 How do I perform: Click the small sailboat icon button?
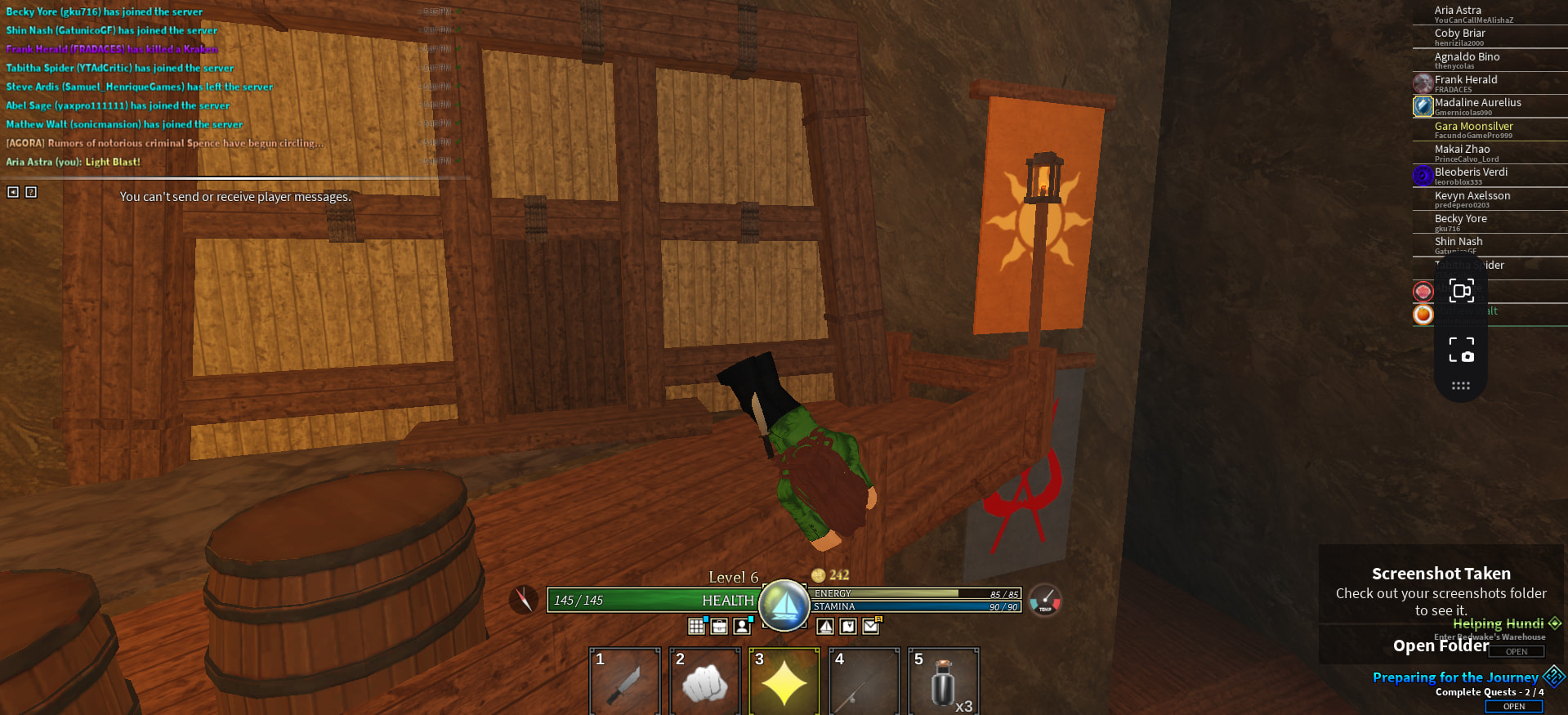pos(825,626)
